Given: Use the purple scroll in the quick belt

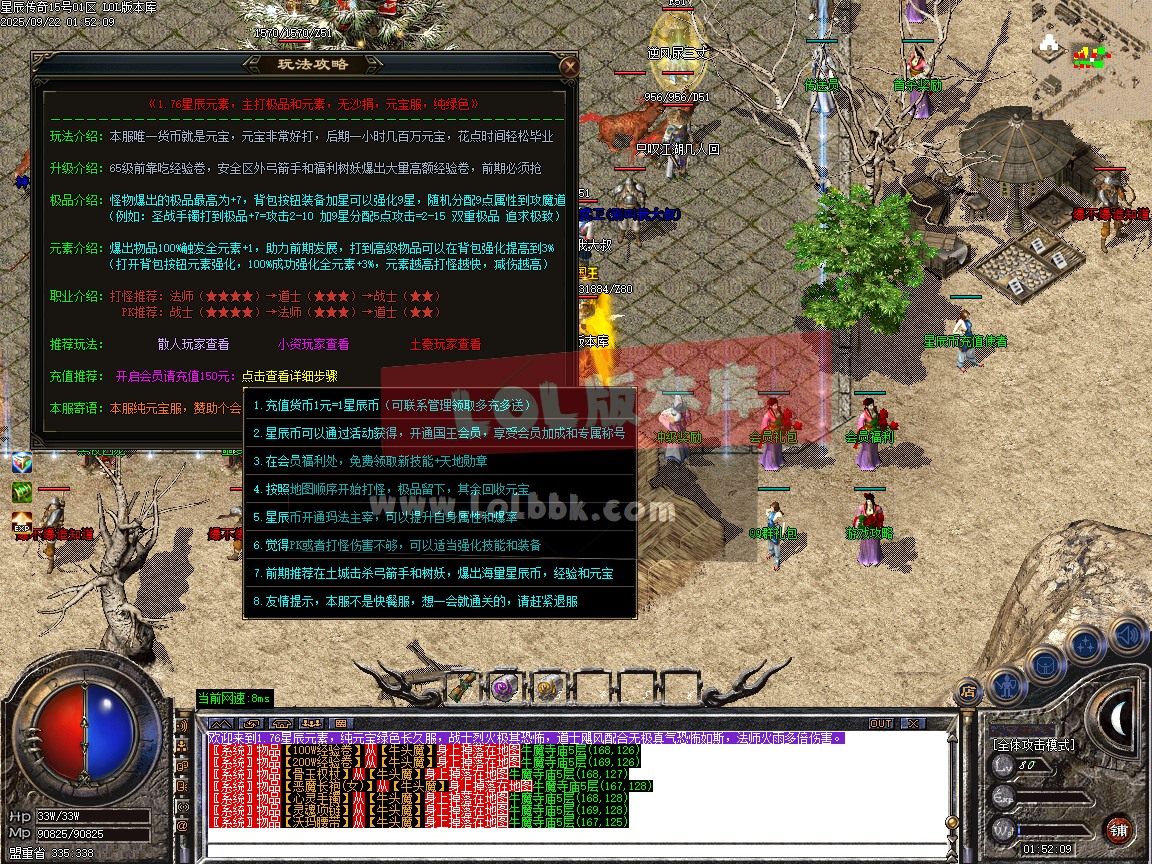Looking at the screenshot, I should [505, 688].
